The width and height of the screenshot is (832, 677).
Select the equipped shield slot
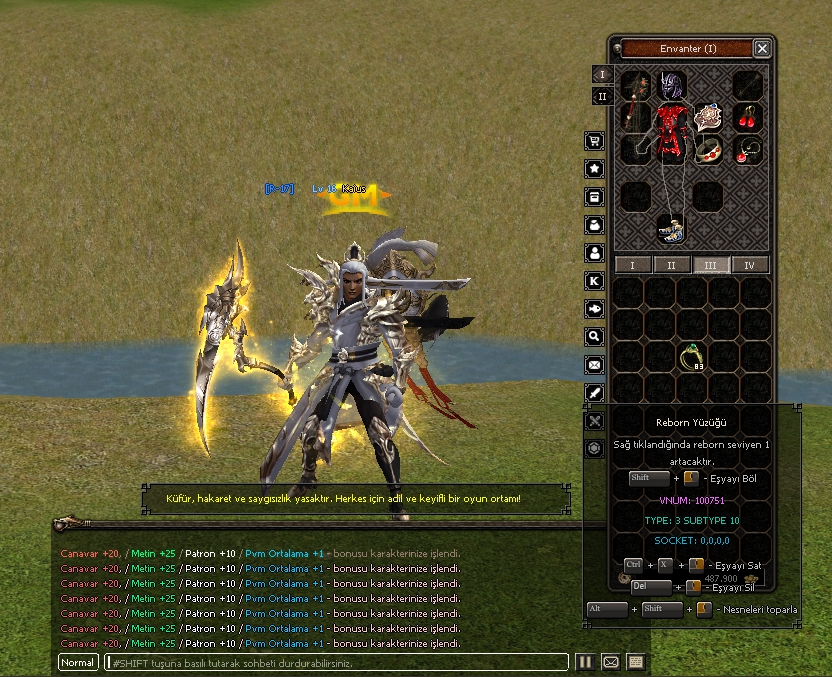pos(709,117)
